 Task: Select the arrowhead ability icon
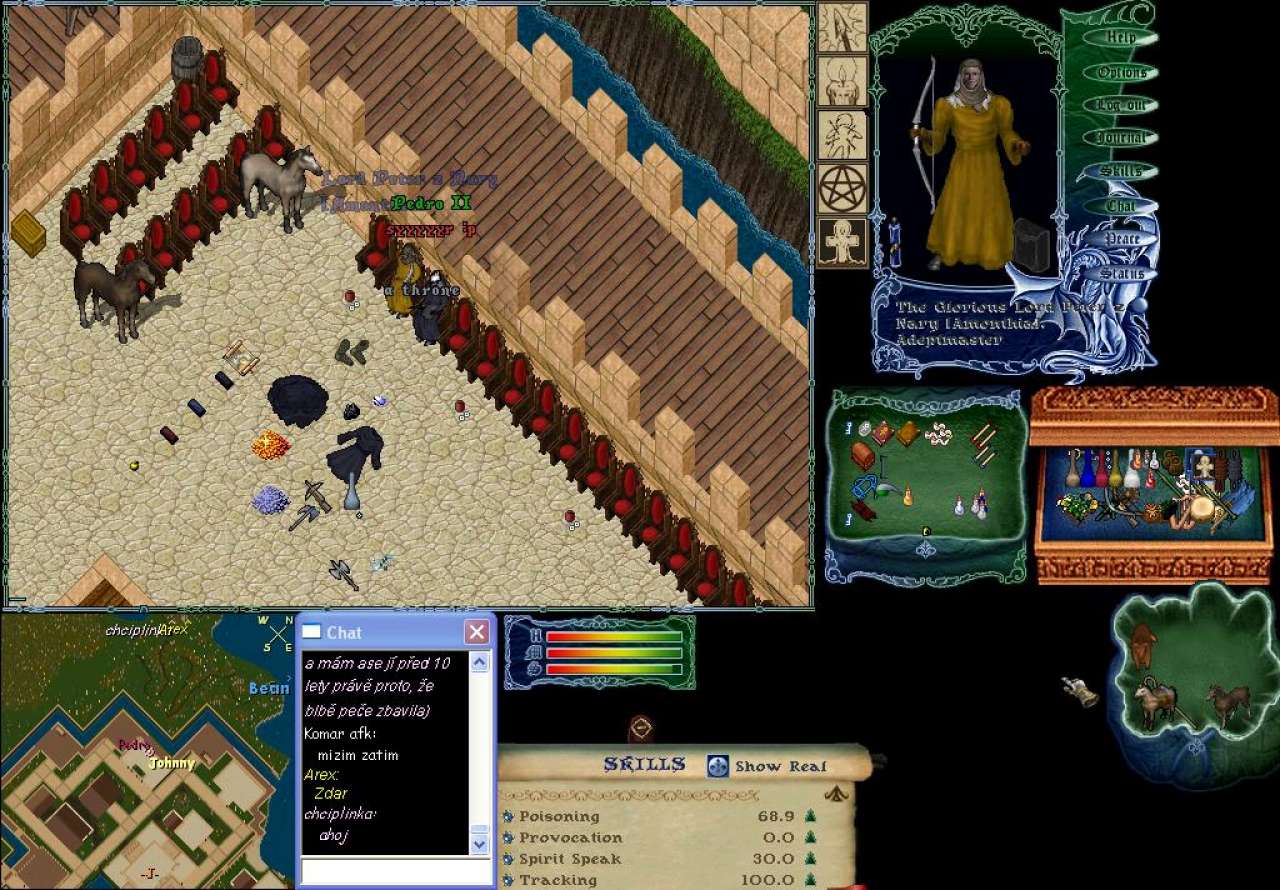842,28
